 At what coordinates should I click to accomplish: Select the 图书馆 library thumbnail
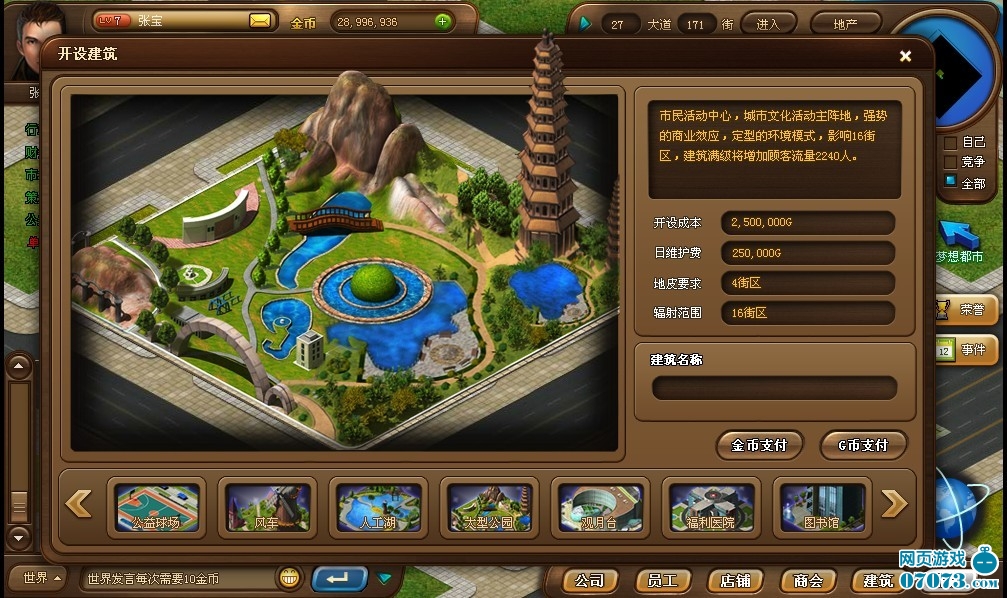(822, 507)
